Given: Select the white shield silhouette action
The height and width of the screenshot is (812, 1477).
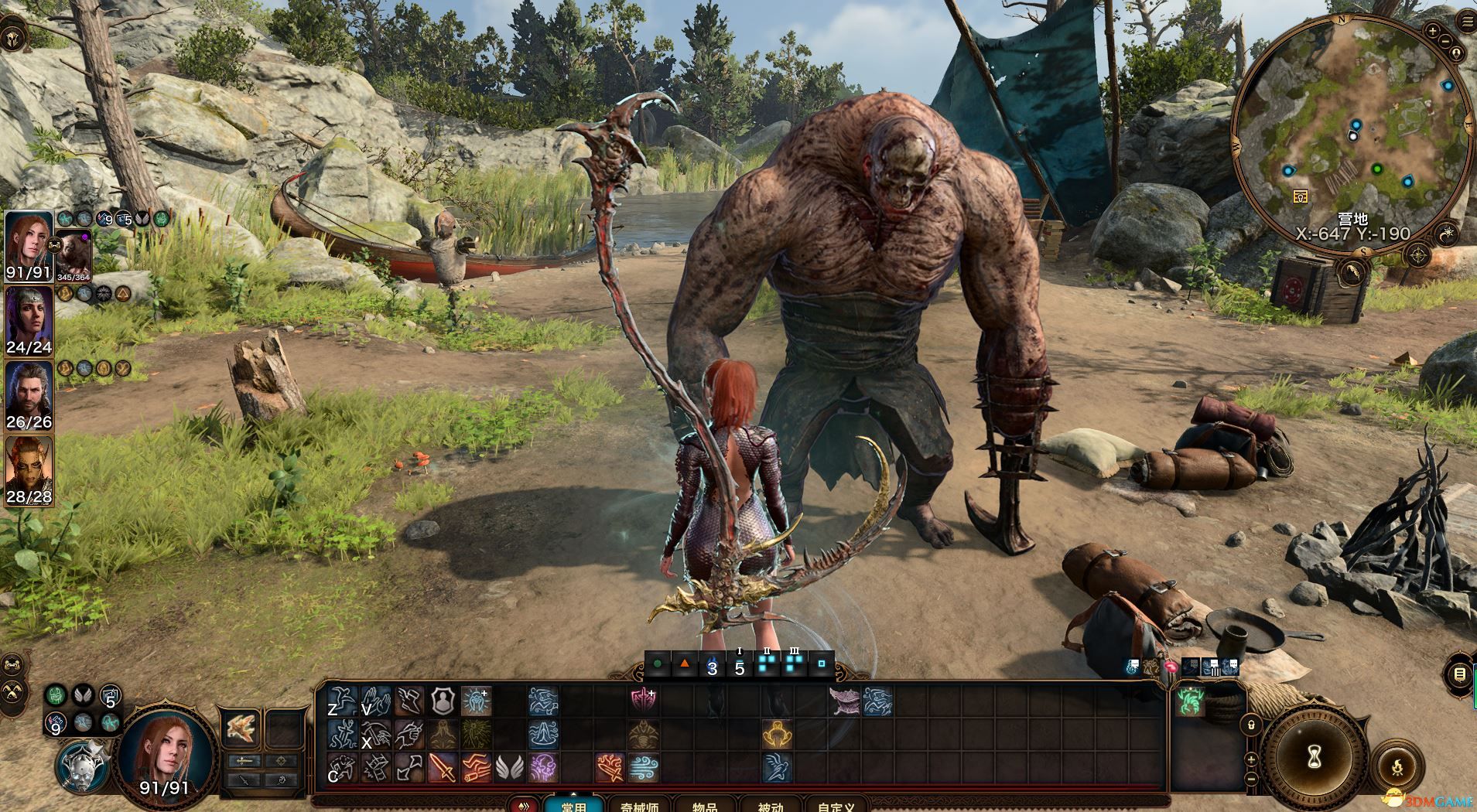Looking at the screenshot, I should tap(442, 701).
